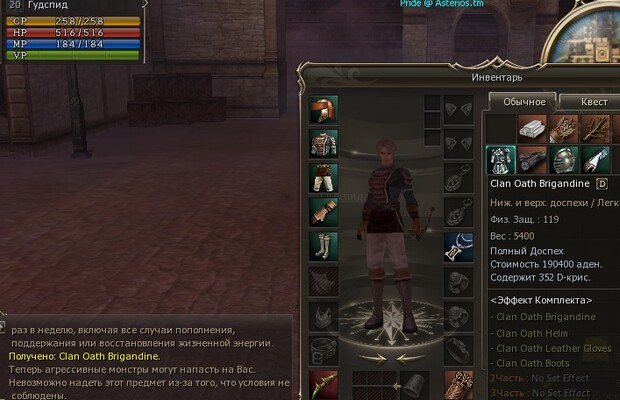This screenshot has height=400, width=620.
Task: Select the Clan Oath Brigandine inventory item
Action: click(x=500, y=160)
